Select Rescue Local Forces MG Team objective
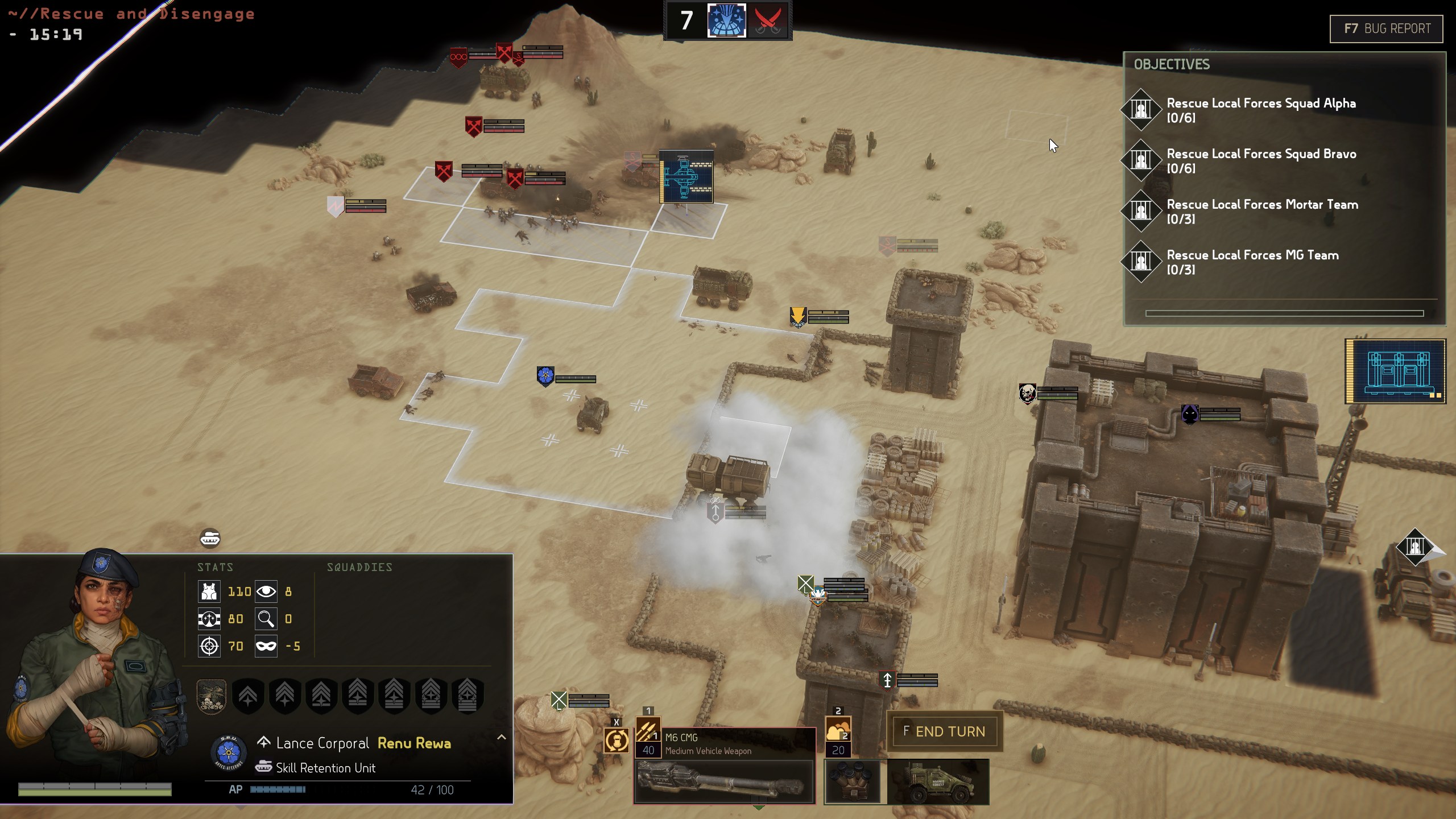 tap(1252, 262)
